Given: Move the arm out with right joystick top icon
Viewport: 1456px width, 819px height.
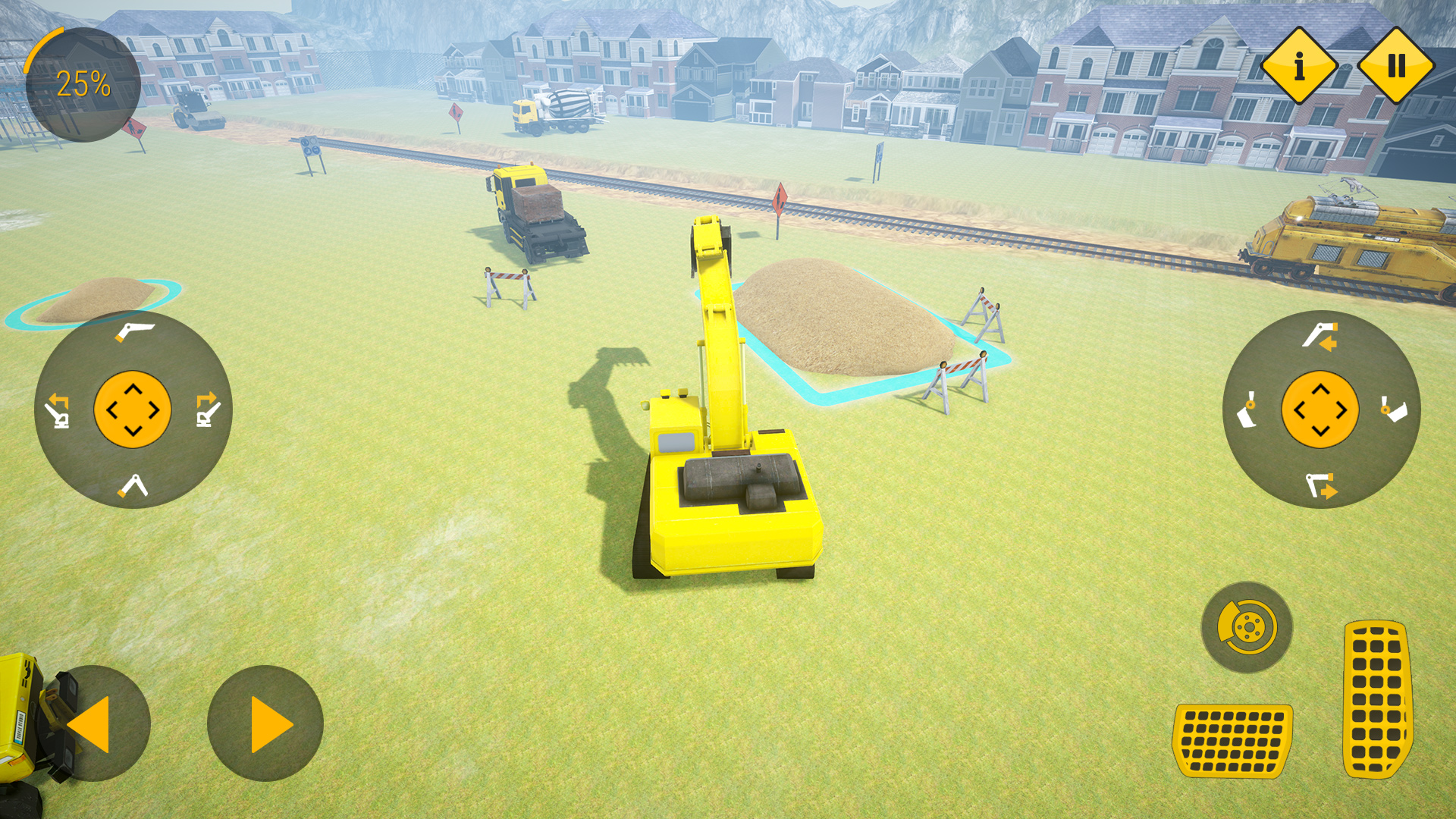Looking at the screenshot, I should tap(1320, 335).
